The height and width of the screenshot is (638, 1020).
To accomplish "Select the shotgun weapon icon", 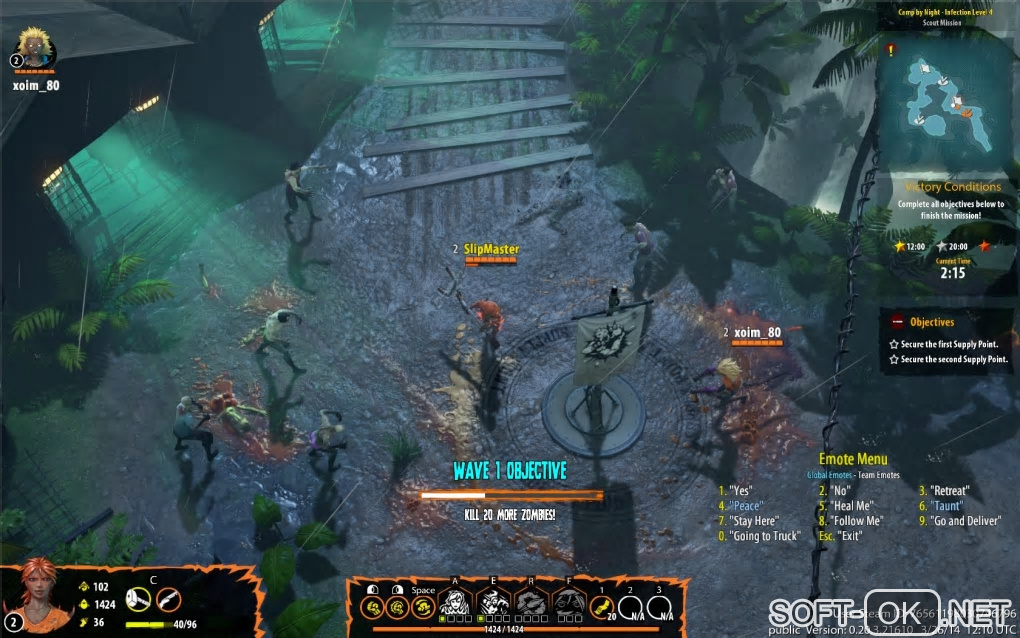I will point(169,600).
